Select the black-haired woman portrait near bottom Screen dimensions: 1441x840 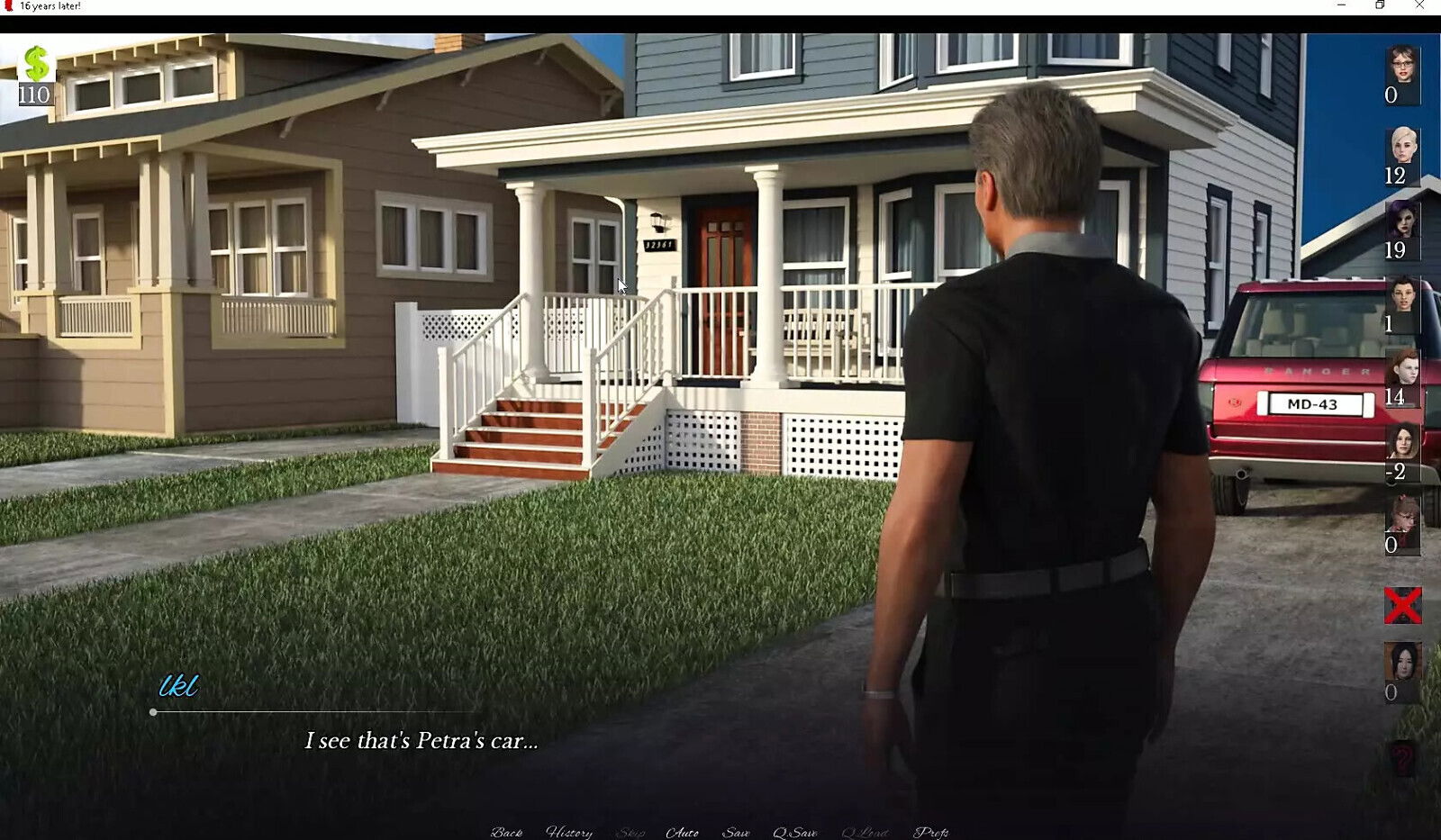[x=1402, y=662]
